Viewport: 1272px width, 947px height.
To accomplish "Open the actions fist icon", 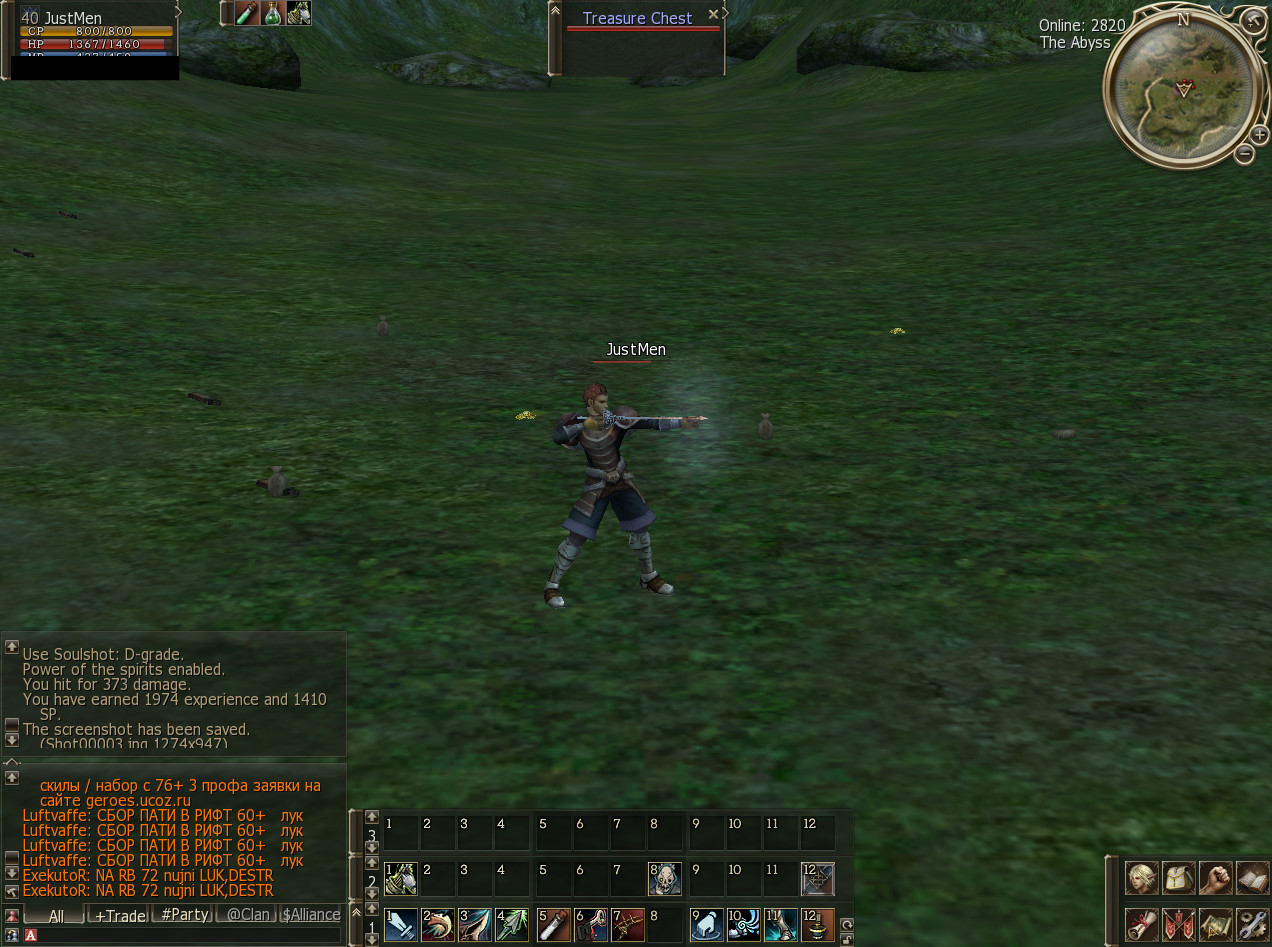I will click(1216, 878).
